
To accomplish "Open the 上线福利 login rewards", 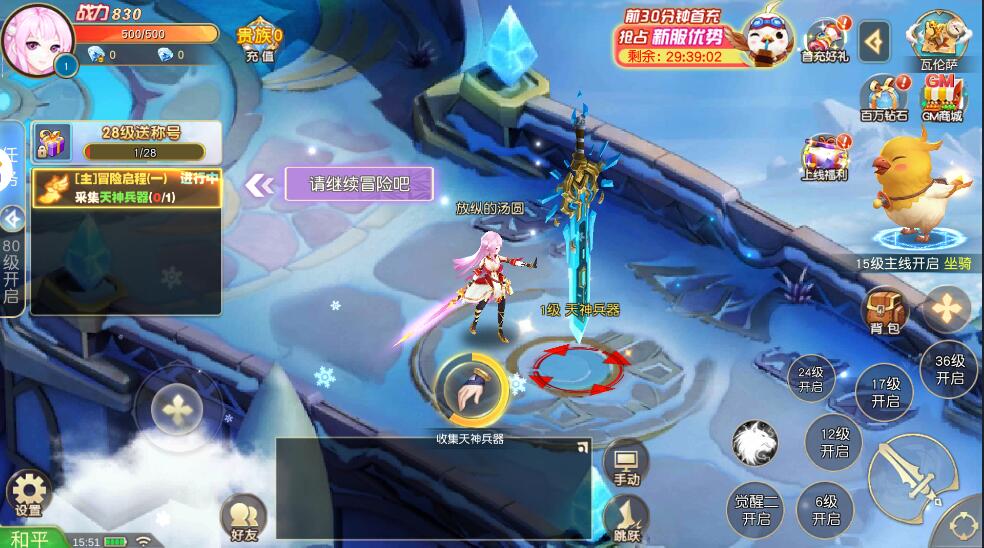I will pos(824,157).
